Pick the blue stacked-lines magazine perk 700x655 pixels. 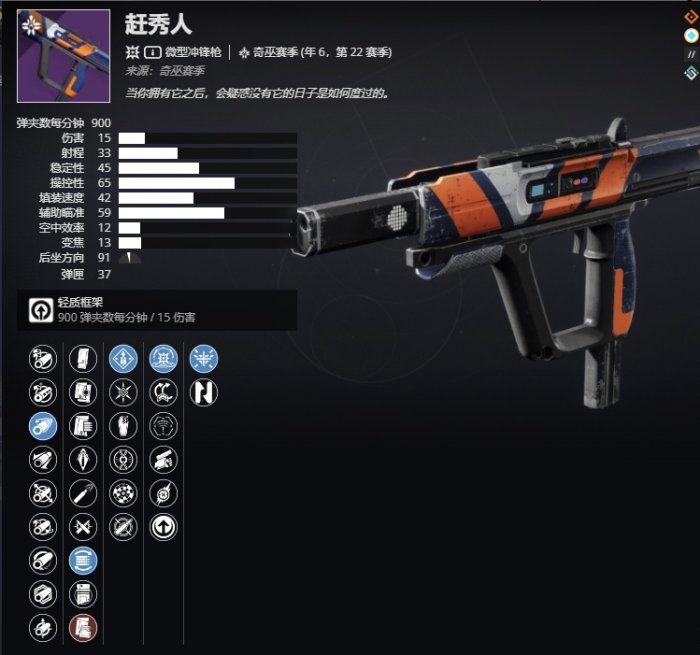tap(83, 561)
